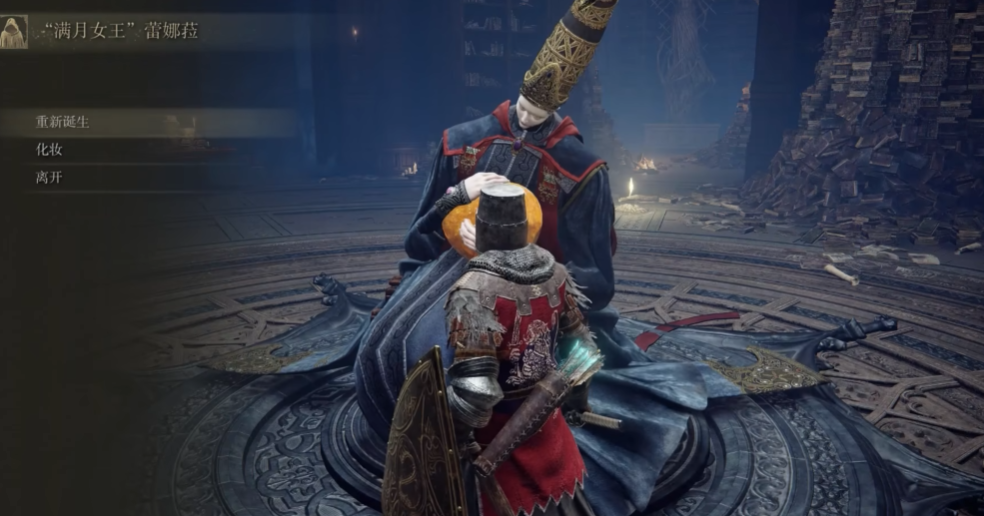The width and height of the screenshot is (984, 516).
Task: Select the 重新诞生 (Rebirth) option
Action: 63,122
